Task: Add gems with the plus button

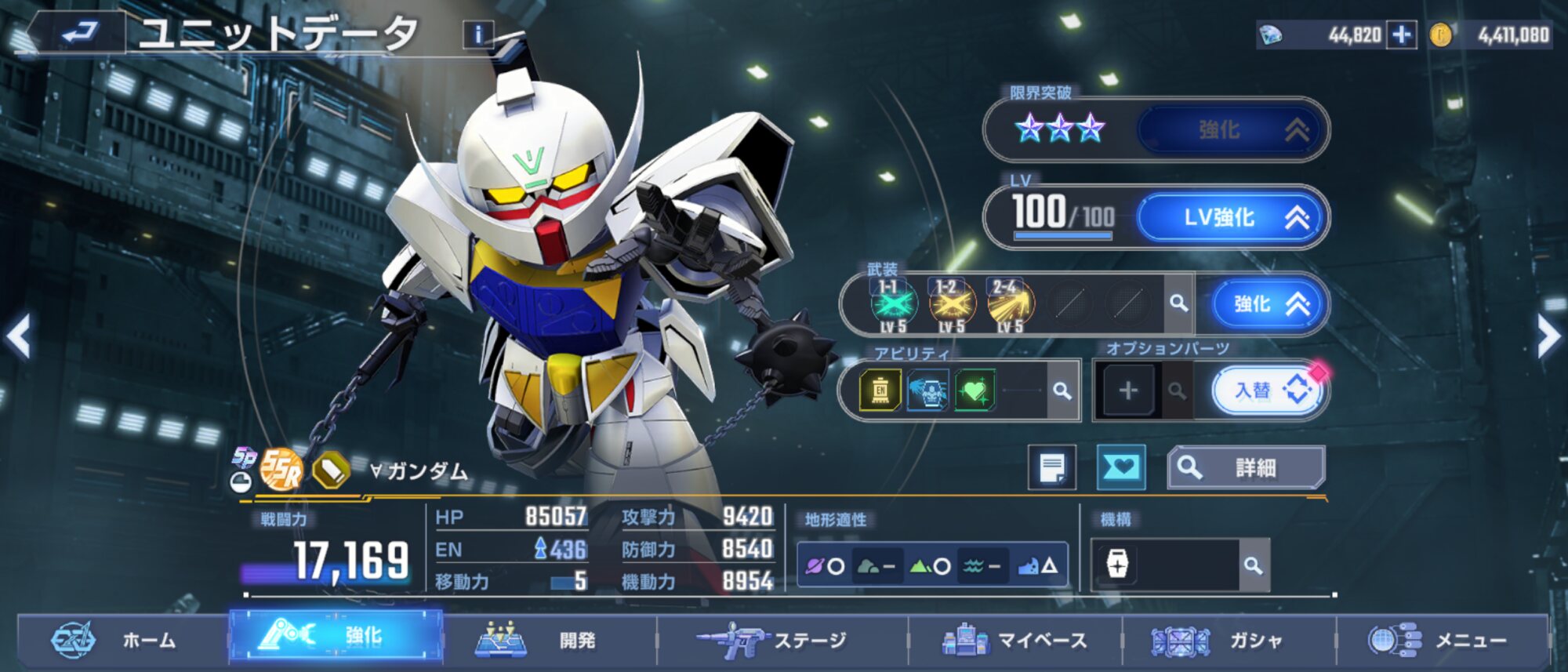Action: coord(1401,35)
